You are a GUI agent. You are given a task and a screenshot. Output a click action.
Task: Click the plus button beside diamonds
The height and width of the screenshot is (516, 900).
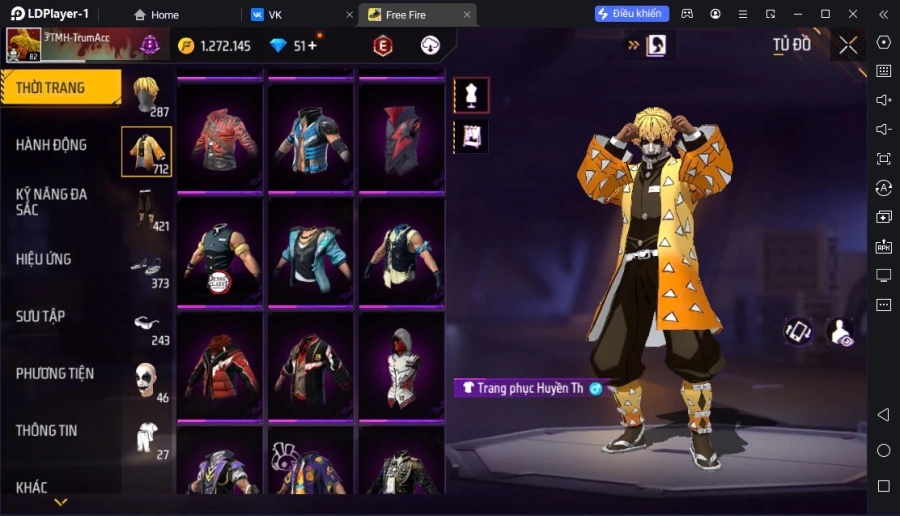(x=313, y=45)
